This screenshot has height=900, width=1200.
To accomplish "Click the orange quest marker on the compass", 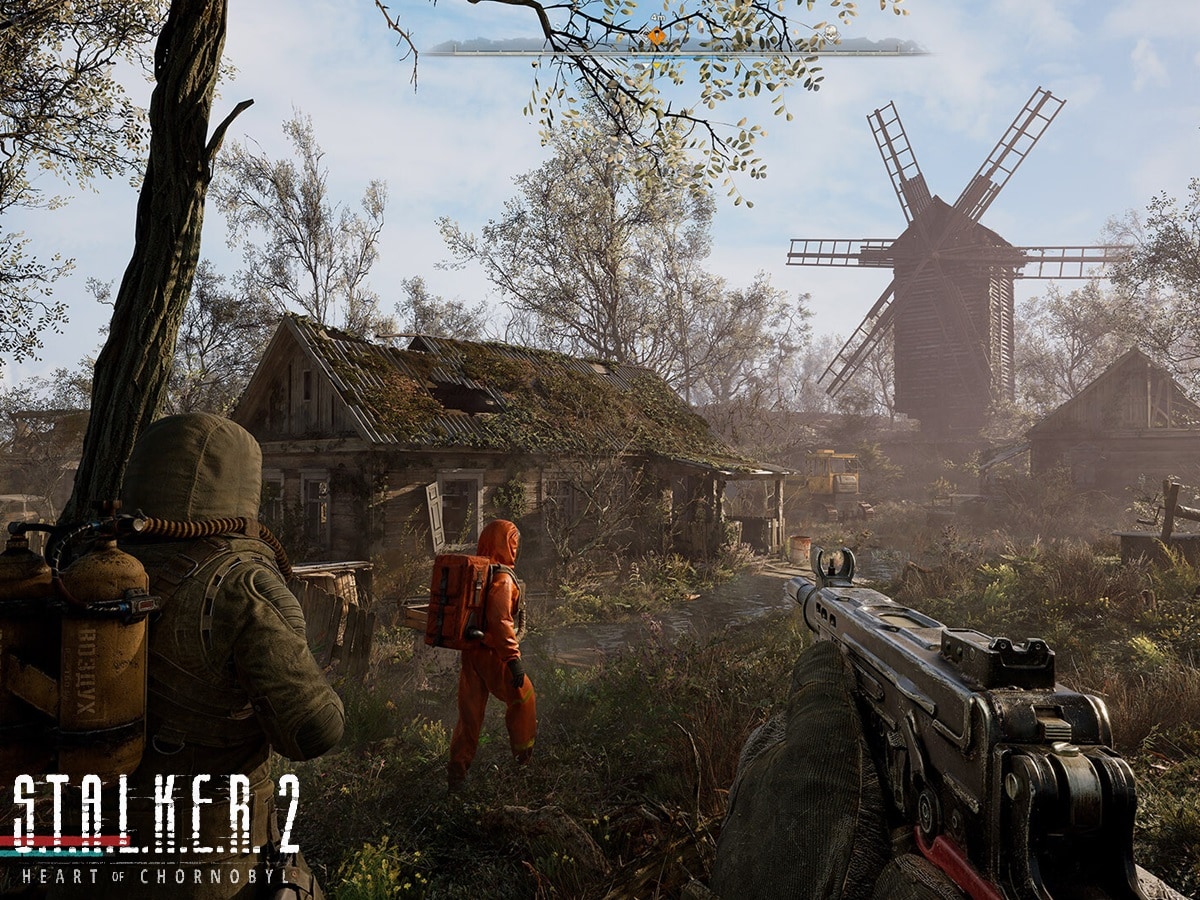I will pyautogui.click(x=656, y=36).
